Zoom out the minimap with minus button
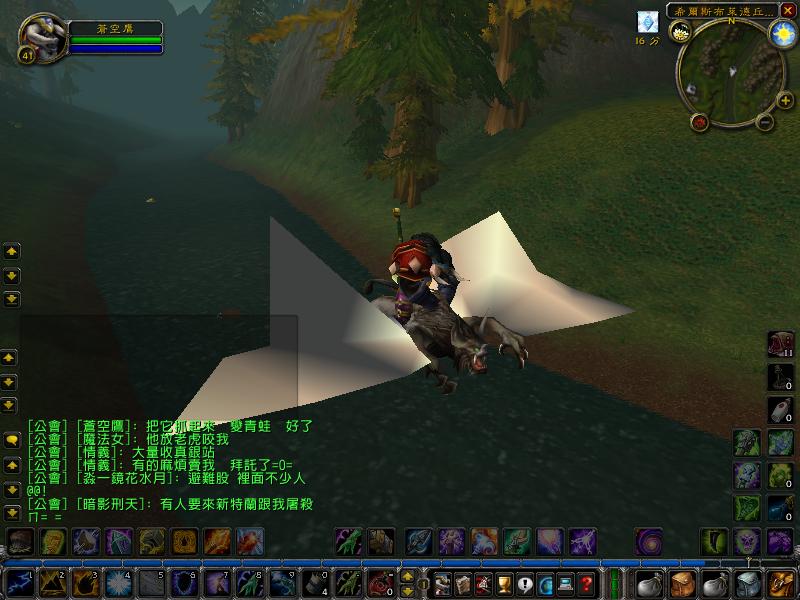The image size is (800, 600). (x=765, y=124)
